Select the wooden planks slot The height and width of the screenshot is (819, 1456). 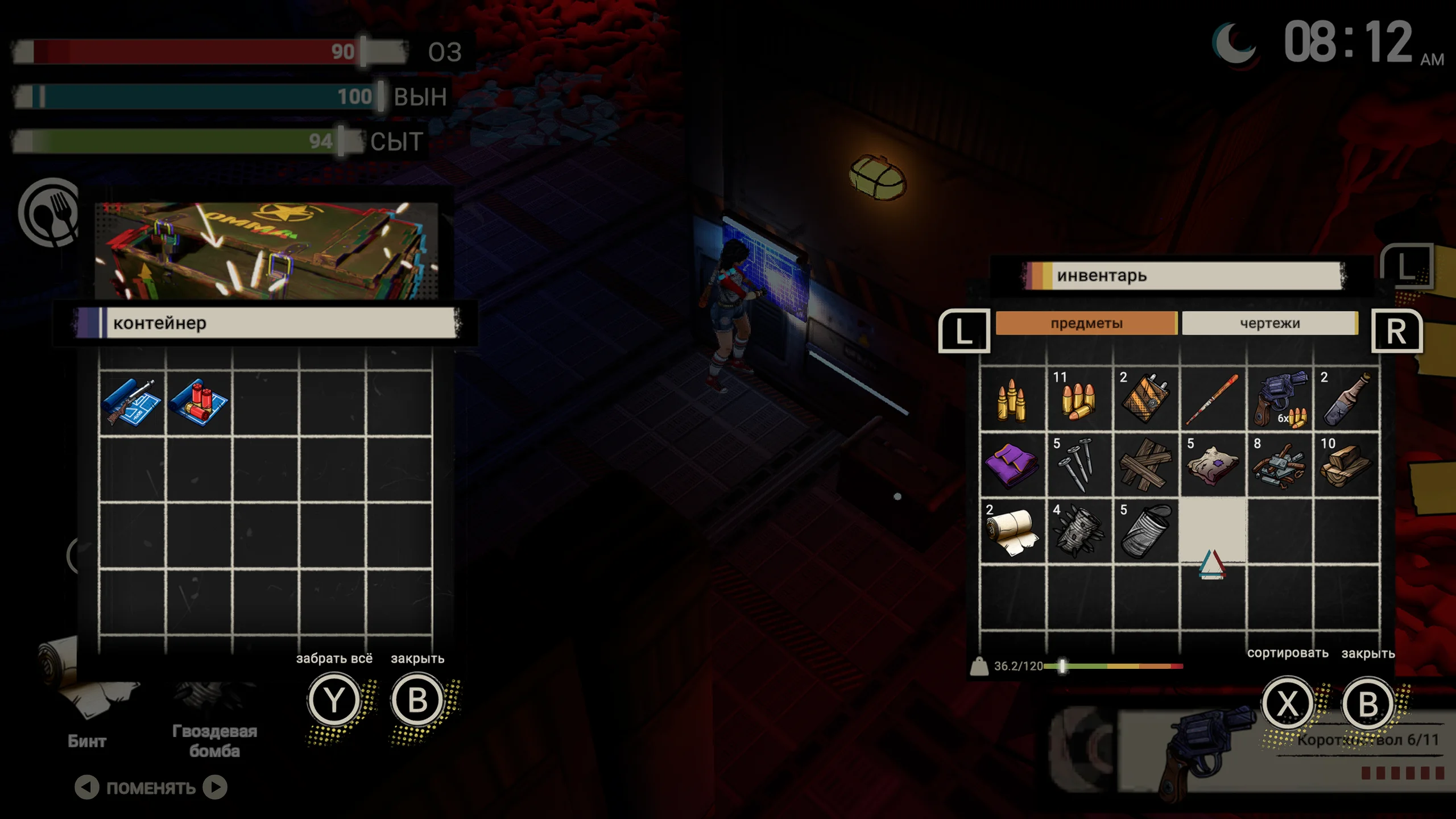[x=1145, y=465]
